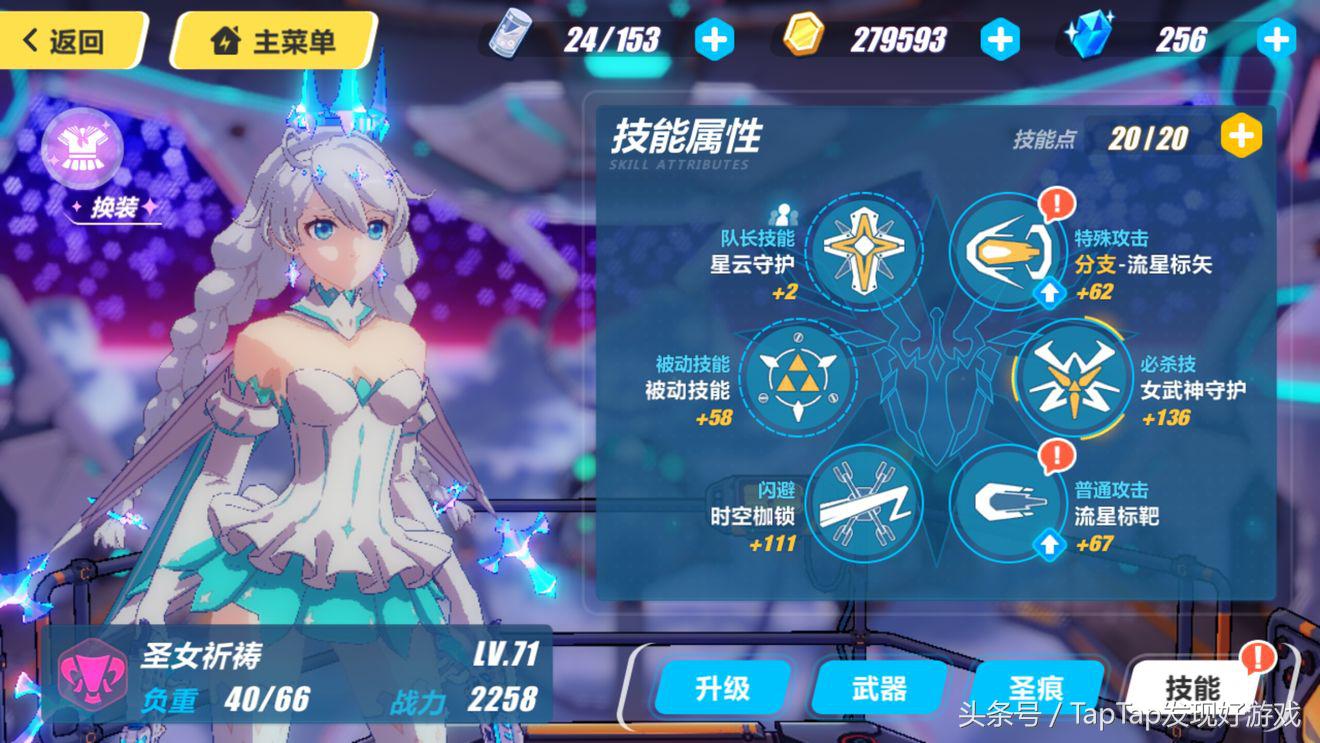This screenshot has height=743, width=1320.
Task: Tap the upgrade arrow on 特殊攻击 skill
Action: (1048, 292)
